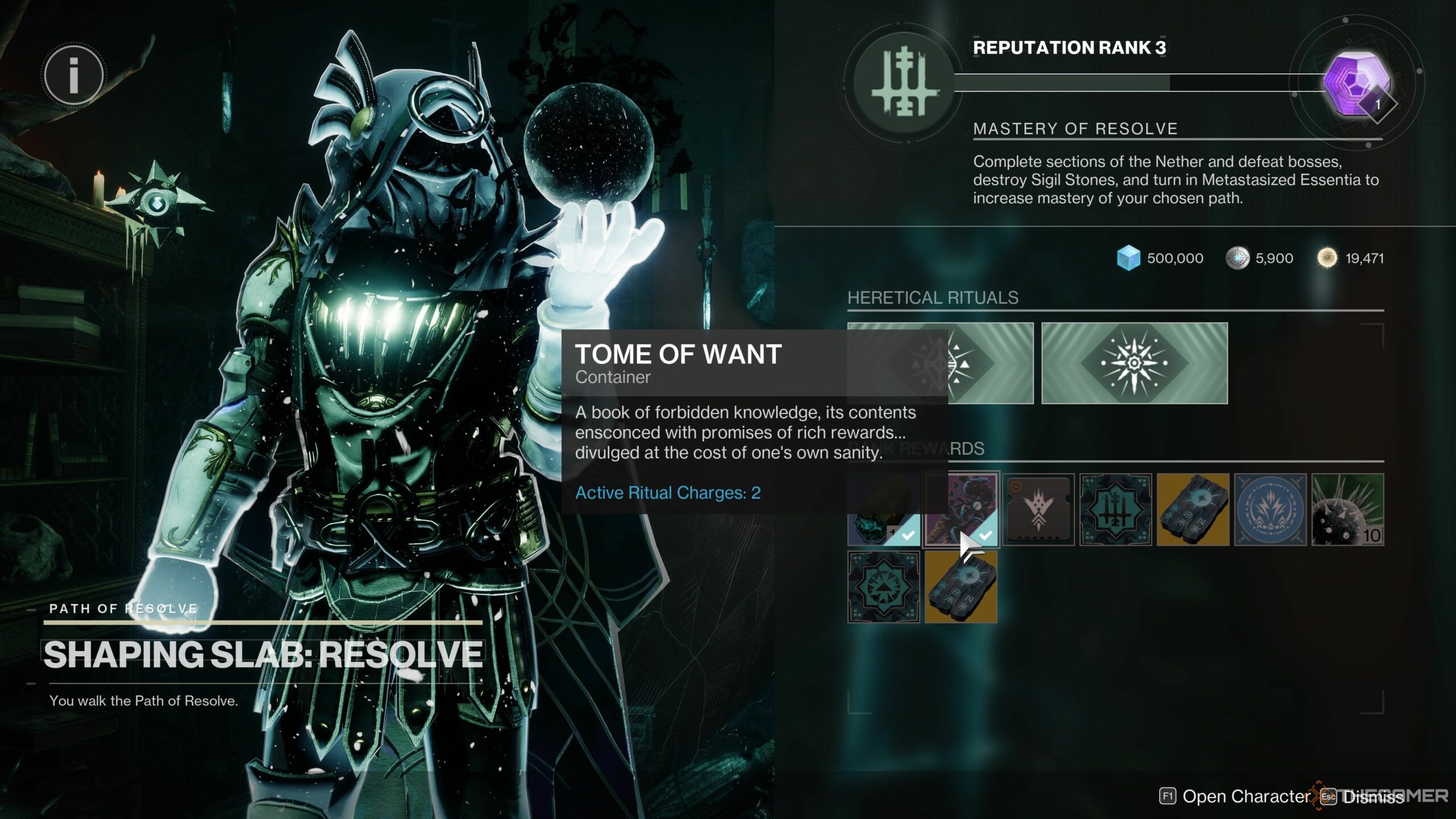Select the spiky black orb reward
1456x819 pixels.
[x=1347, y=510]
